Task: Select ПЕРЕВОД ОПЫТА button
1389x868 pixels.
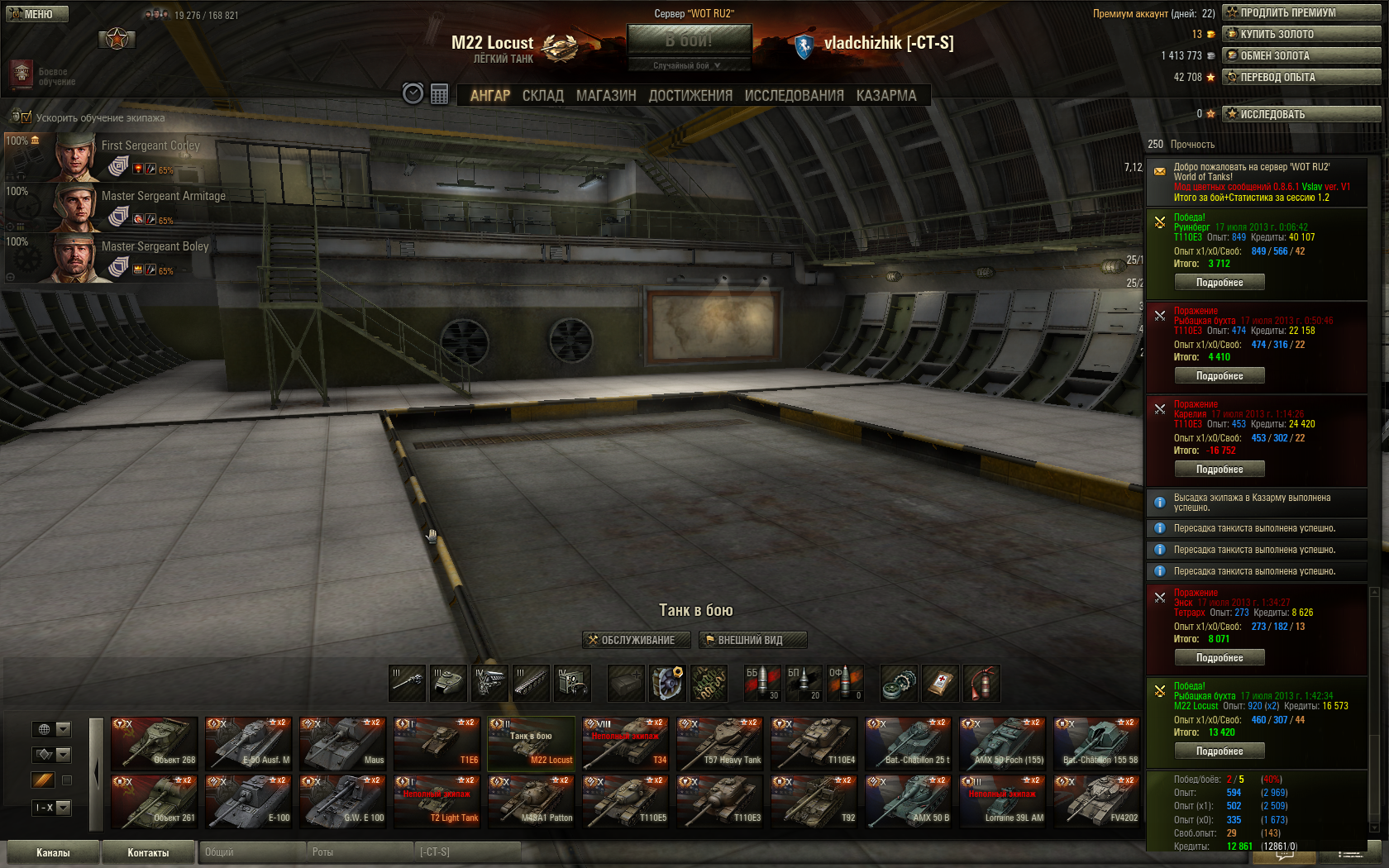Action: [1302, 77]
